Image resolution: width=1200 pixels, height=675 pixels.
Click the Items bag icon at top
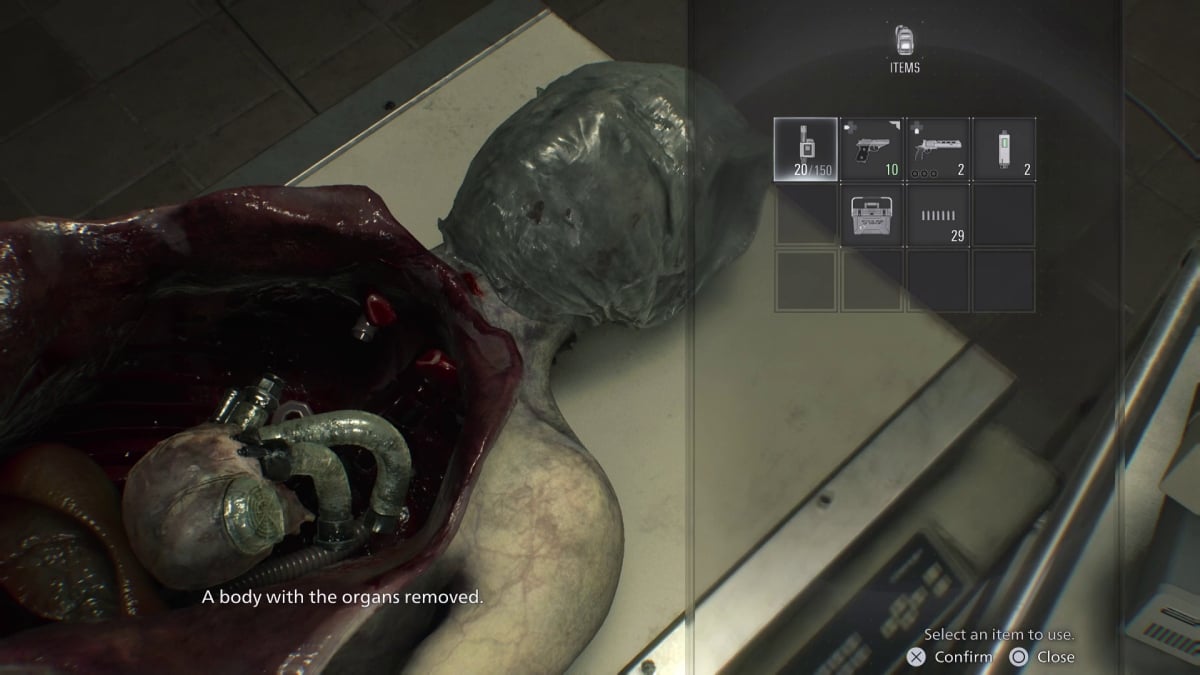coord(904,40)
